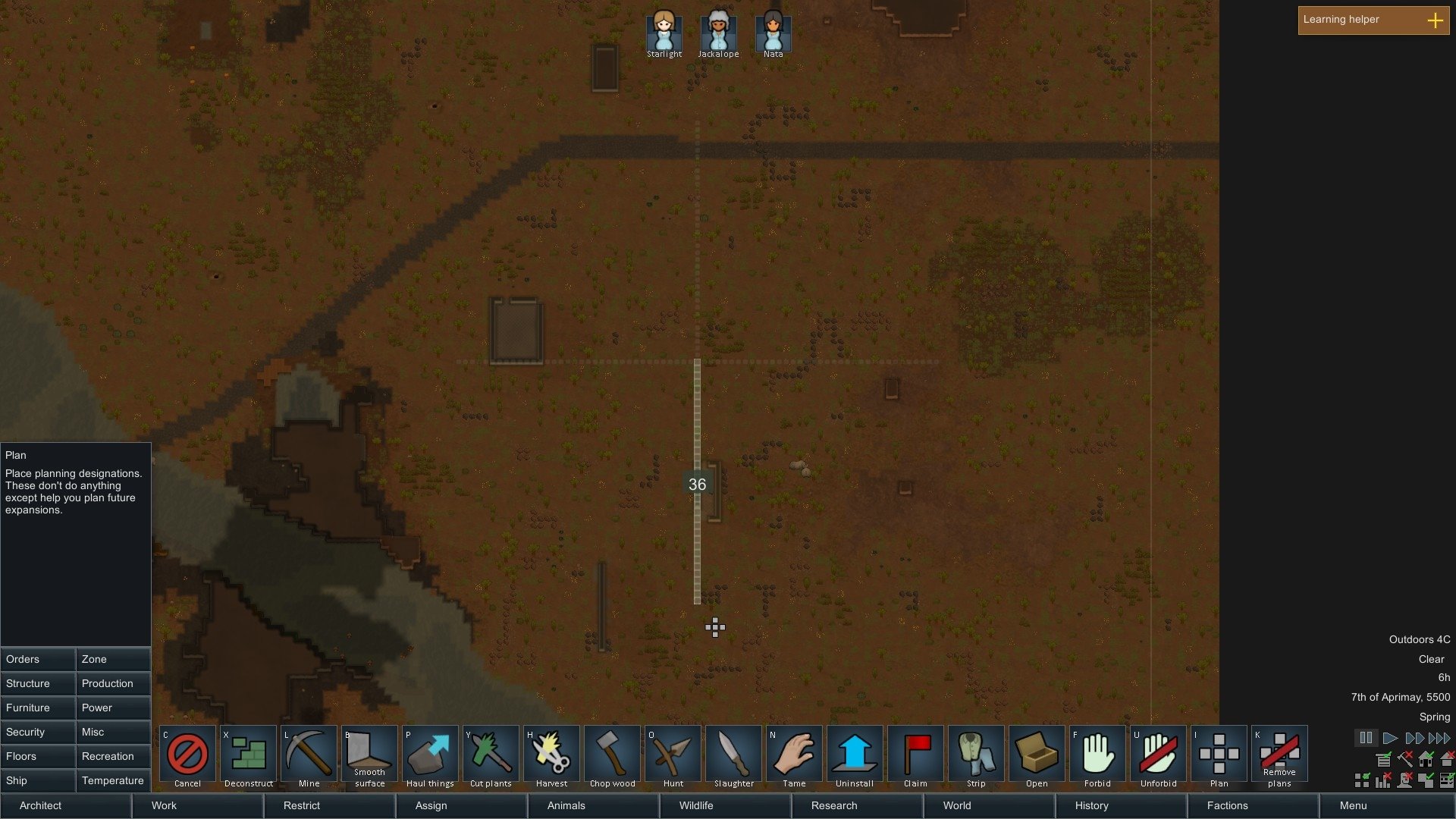This screenshot has height=819, width=1456.
Task: Choose the Mine pickaxe order
Action: point(309,756)
